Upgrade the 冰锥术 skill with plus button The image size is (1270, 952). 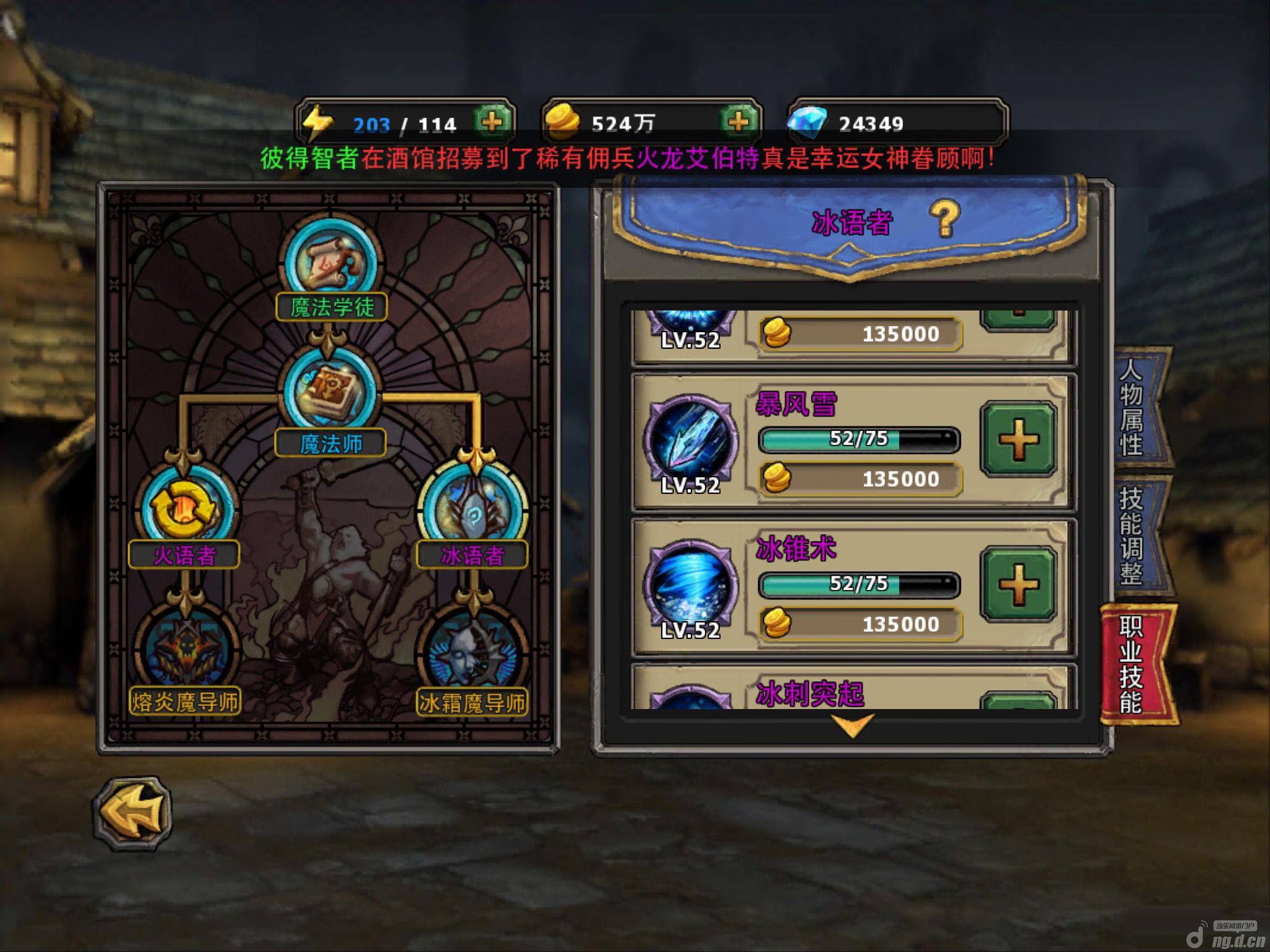coord(1018,584)
